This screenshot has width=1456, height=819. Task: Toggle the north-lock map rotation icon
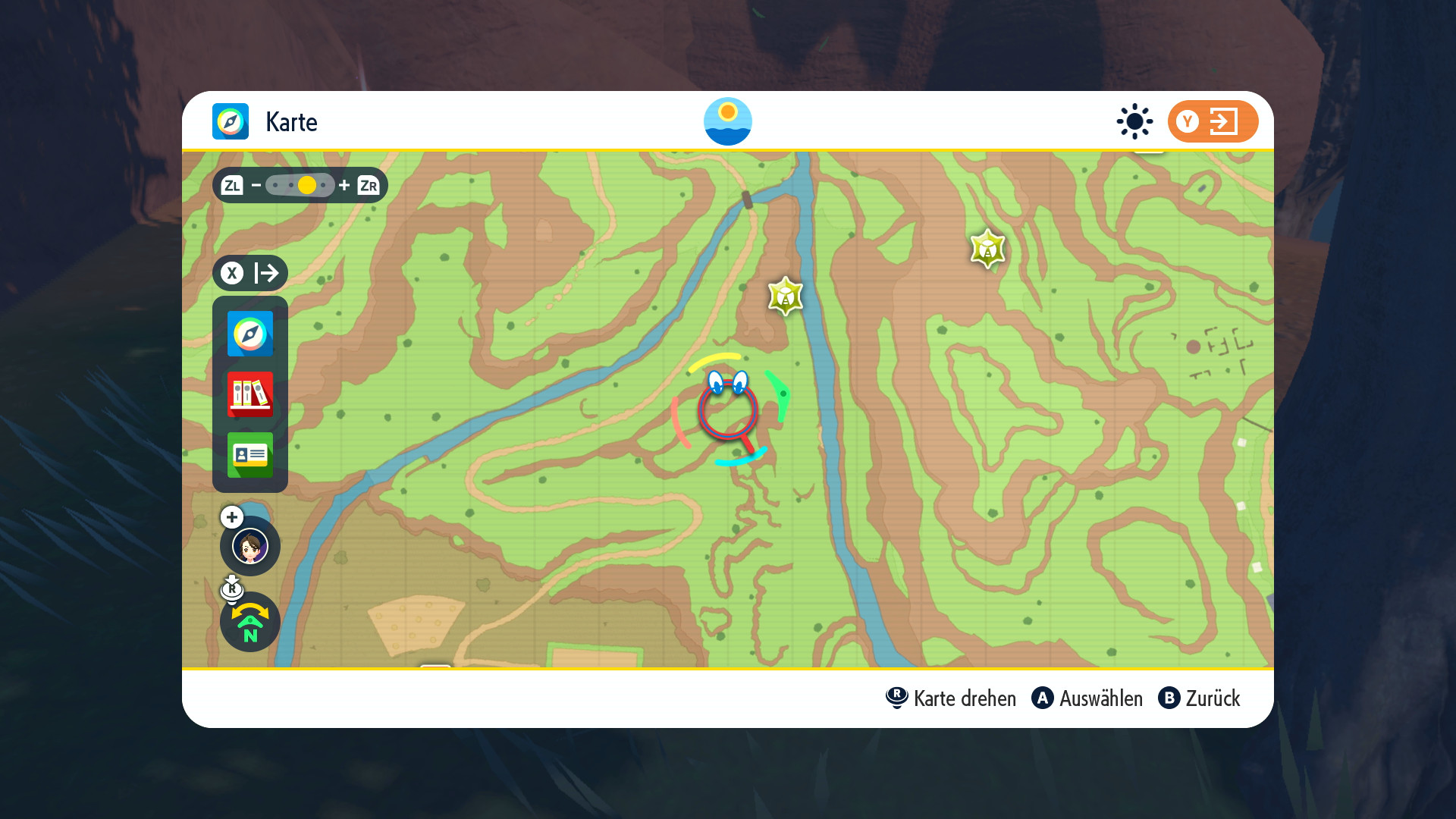click(250, 623)
